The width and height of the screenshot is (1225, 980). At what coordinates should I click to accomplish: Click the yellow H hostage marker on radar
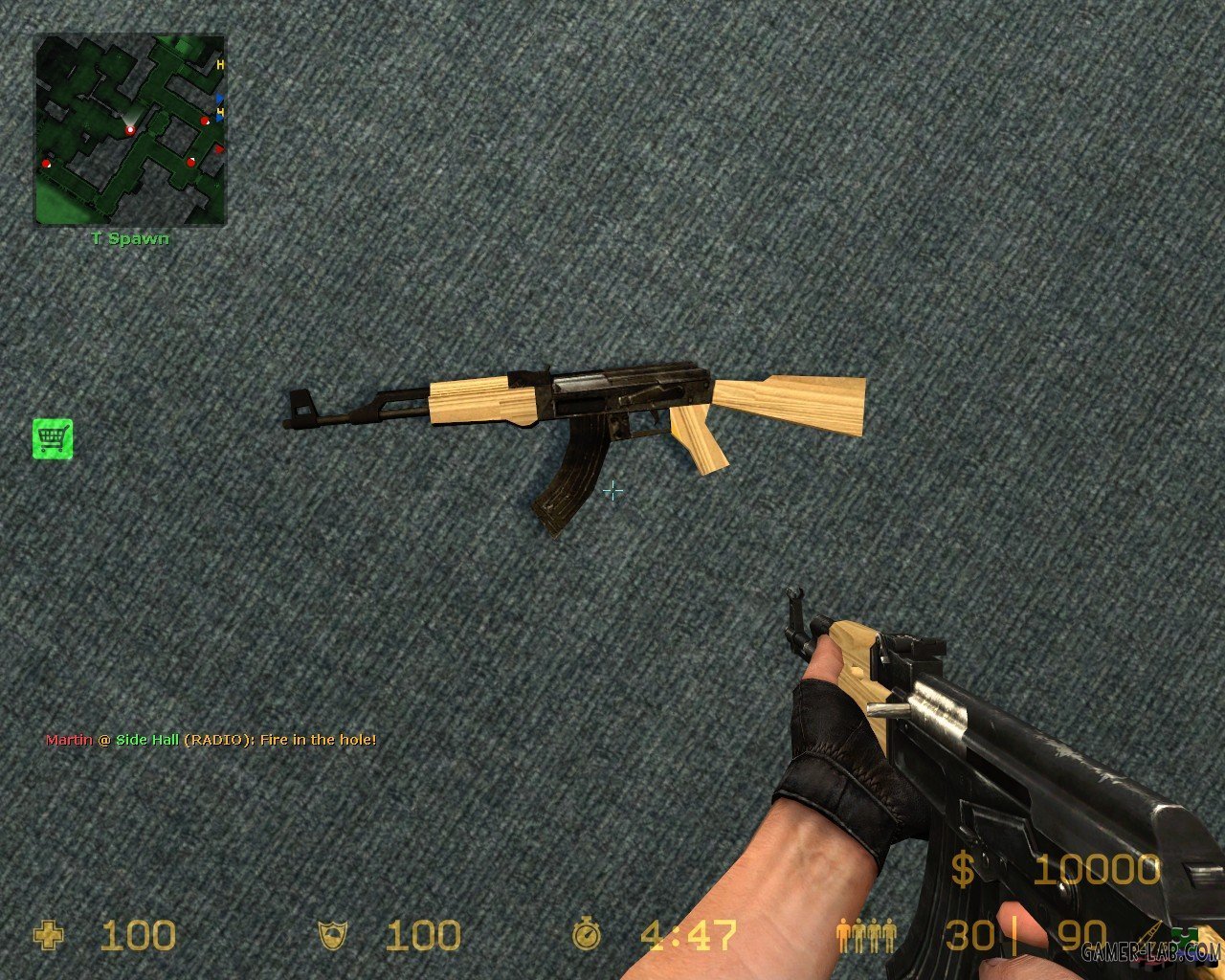[219, 64]
